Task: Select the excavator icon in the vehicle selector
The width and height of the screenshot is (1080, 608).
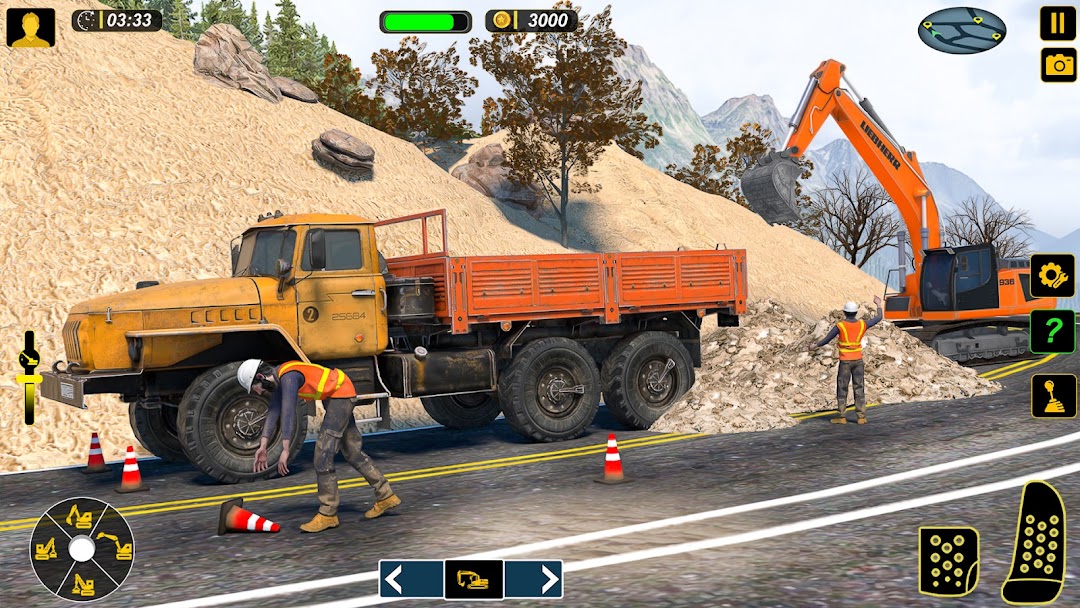Action: point(473,579)
